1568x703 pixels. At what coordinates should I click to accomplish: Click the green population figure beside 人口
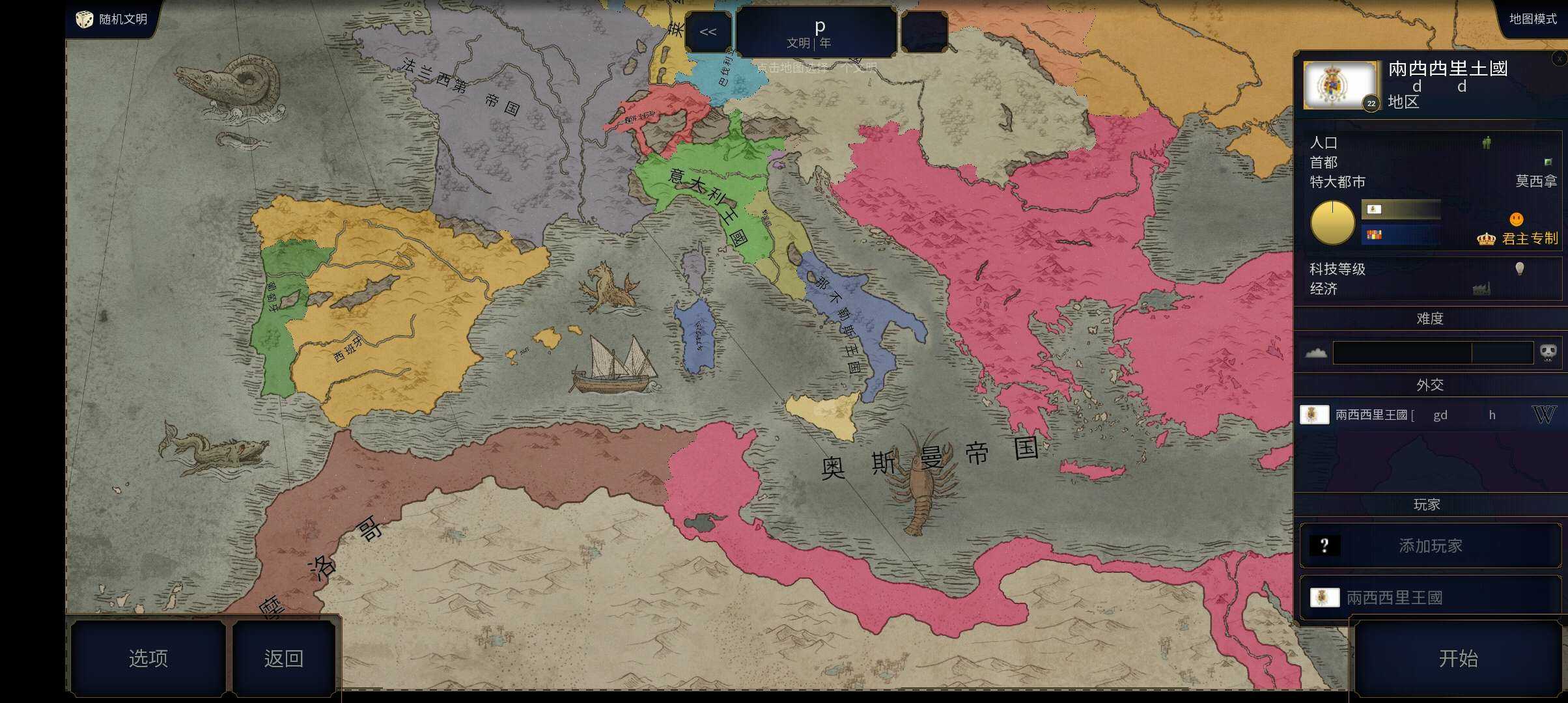click(1485, 143)
